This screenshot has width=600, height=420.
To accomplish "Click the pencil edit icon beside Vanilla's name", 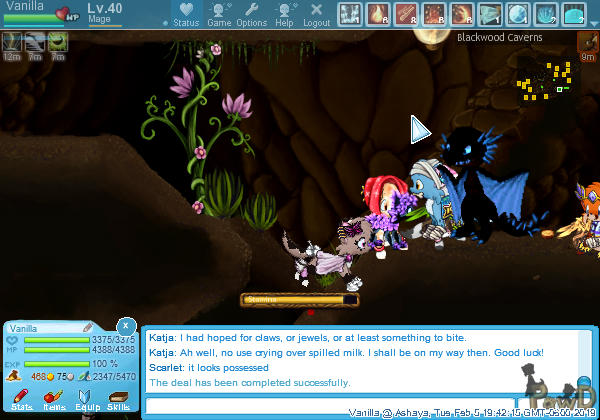I will tap(88, 327).
